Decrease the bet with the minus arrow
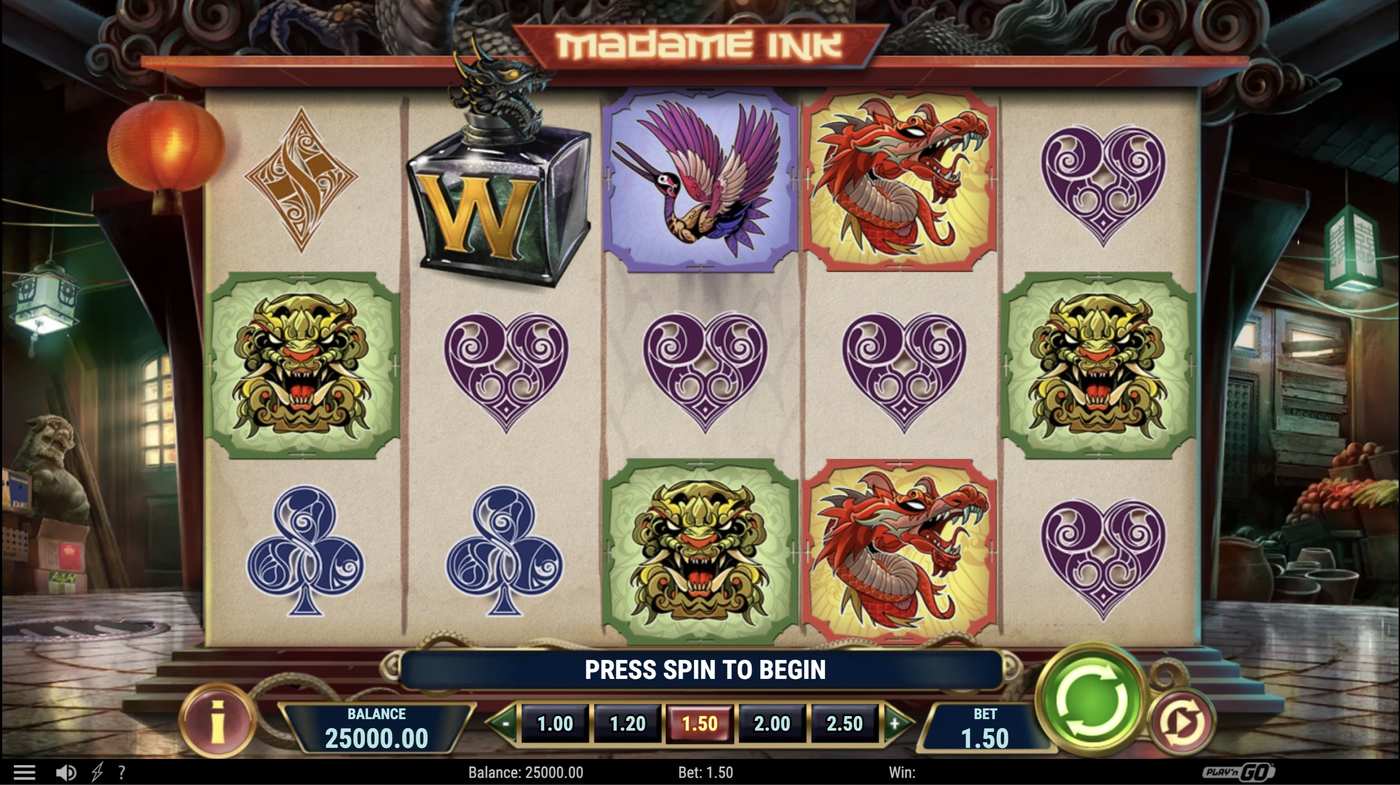Image resolution: width=1400 pixels, height=785 pixels. [506, 722]
